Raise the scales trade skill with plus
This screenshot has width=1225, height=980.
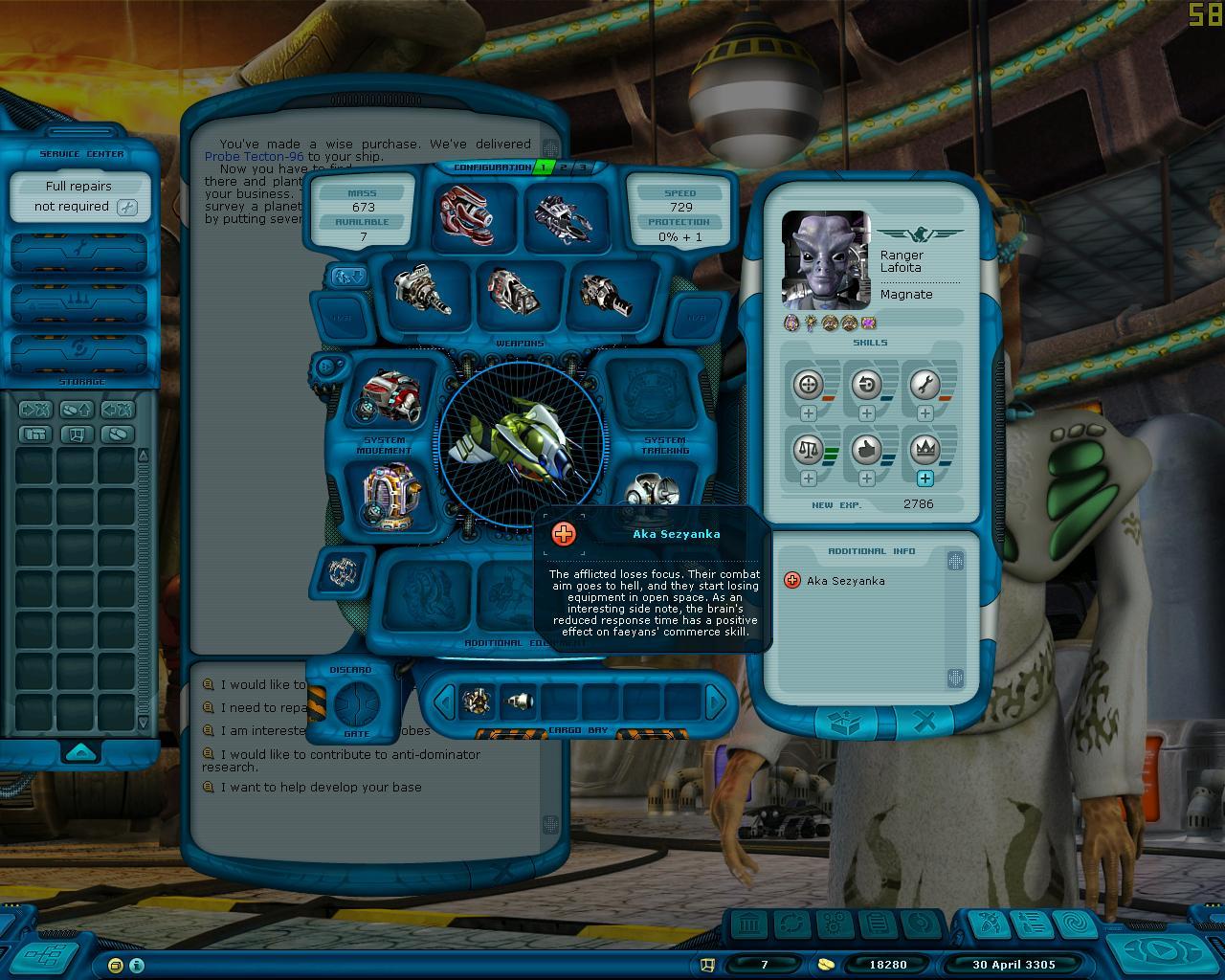coord(809,479)
